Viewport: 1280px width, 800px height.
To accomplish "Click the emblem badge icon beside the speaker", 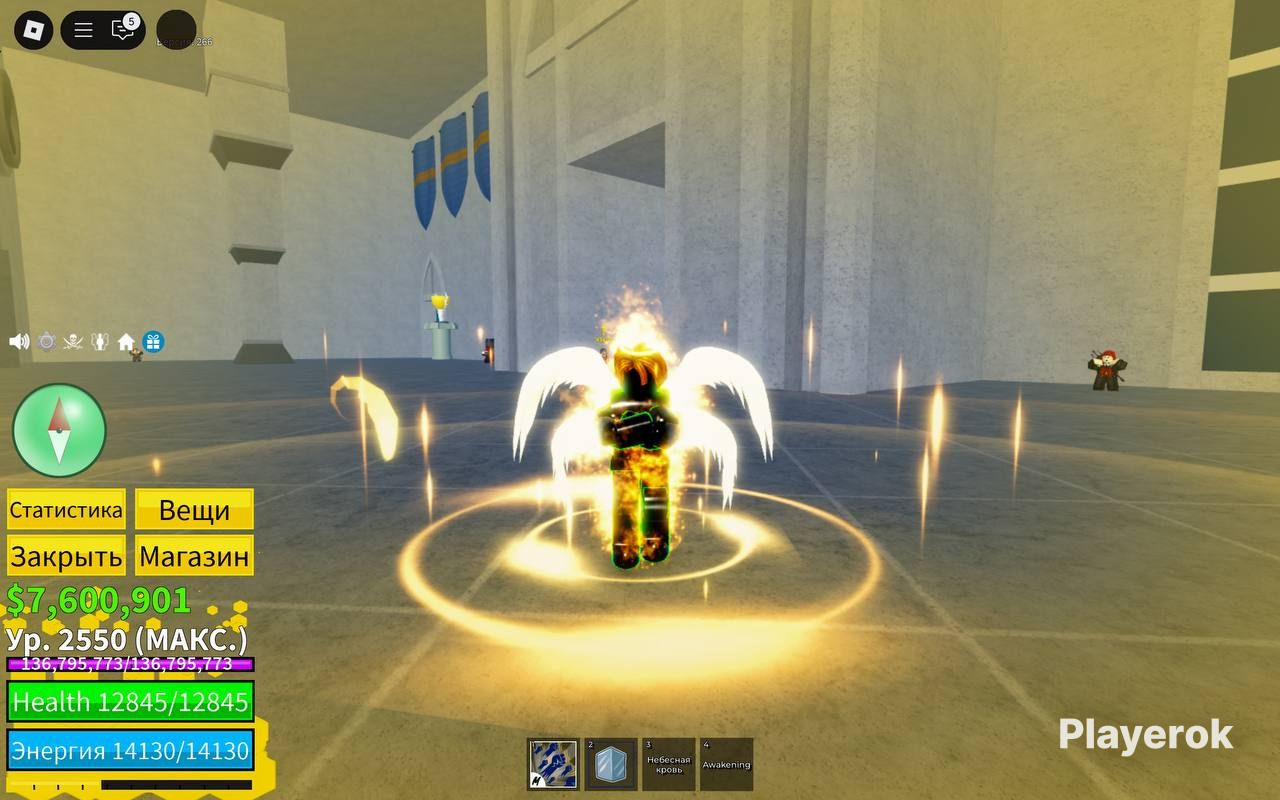I will point(45,342).
